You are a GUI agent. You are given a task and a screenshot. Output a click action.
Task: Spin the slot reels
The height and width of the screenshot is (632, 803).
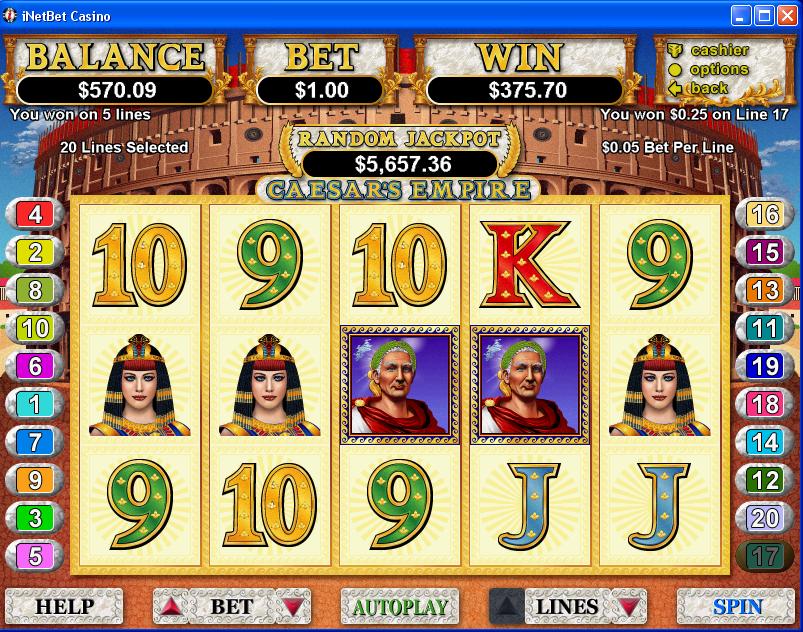(x=736, y=606)
